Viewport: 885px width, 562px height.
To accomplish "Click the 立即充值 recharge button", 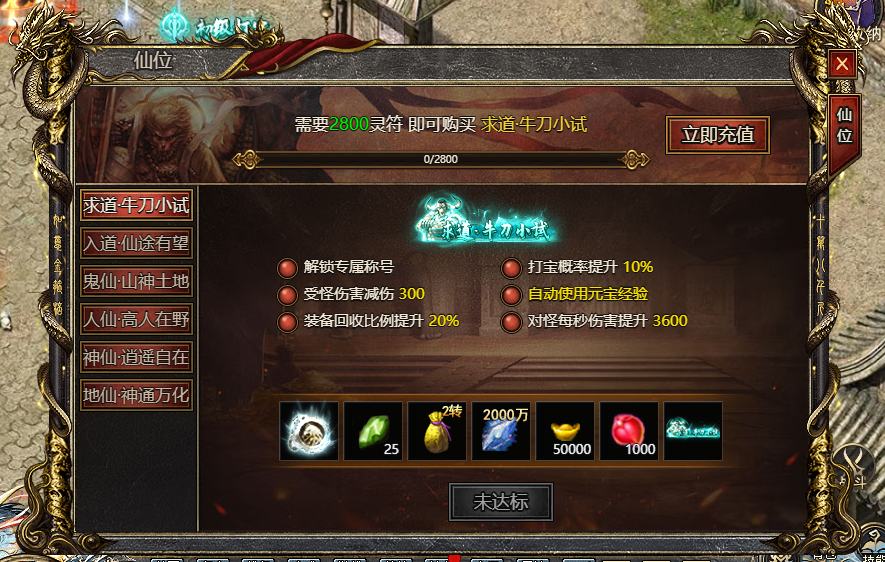I will click(717, 135).
